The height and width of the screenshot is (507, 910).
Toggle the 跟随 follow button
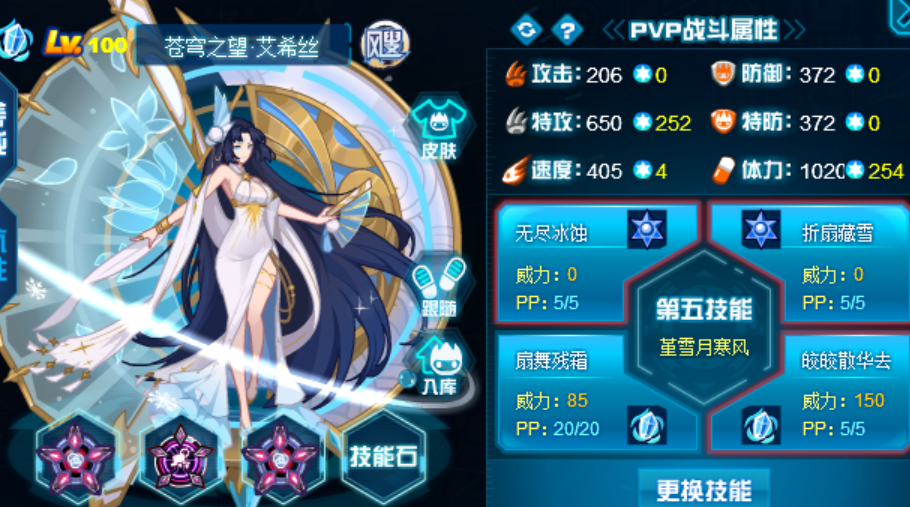439,289
